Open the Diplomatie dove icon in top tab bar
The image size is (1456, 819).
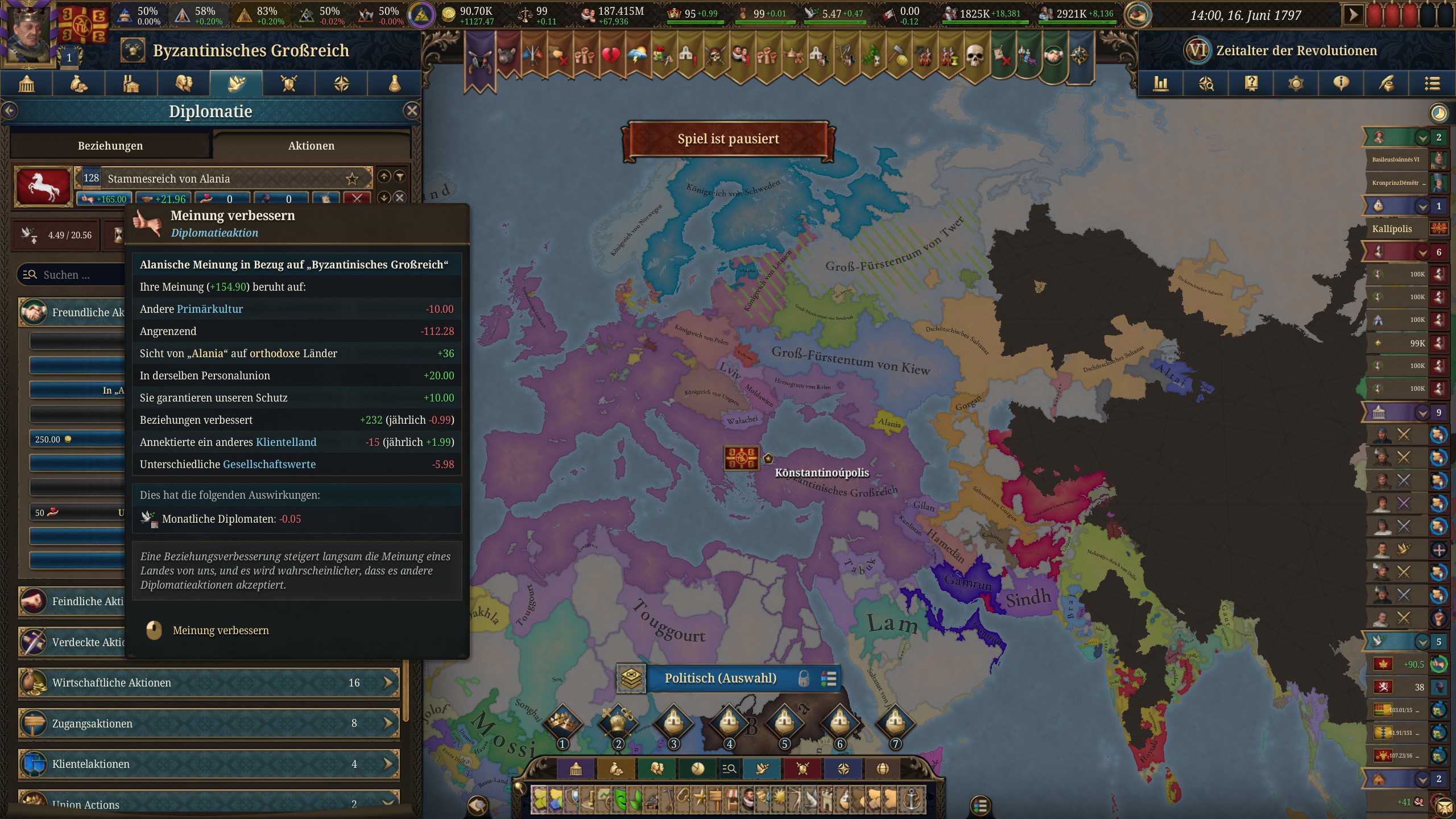click(x=235, y=84)
